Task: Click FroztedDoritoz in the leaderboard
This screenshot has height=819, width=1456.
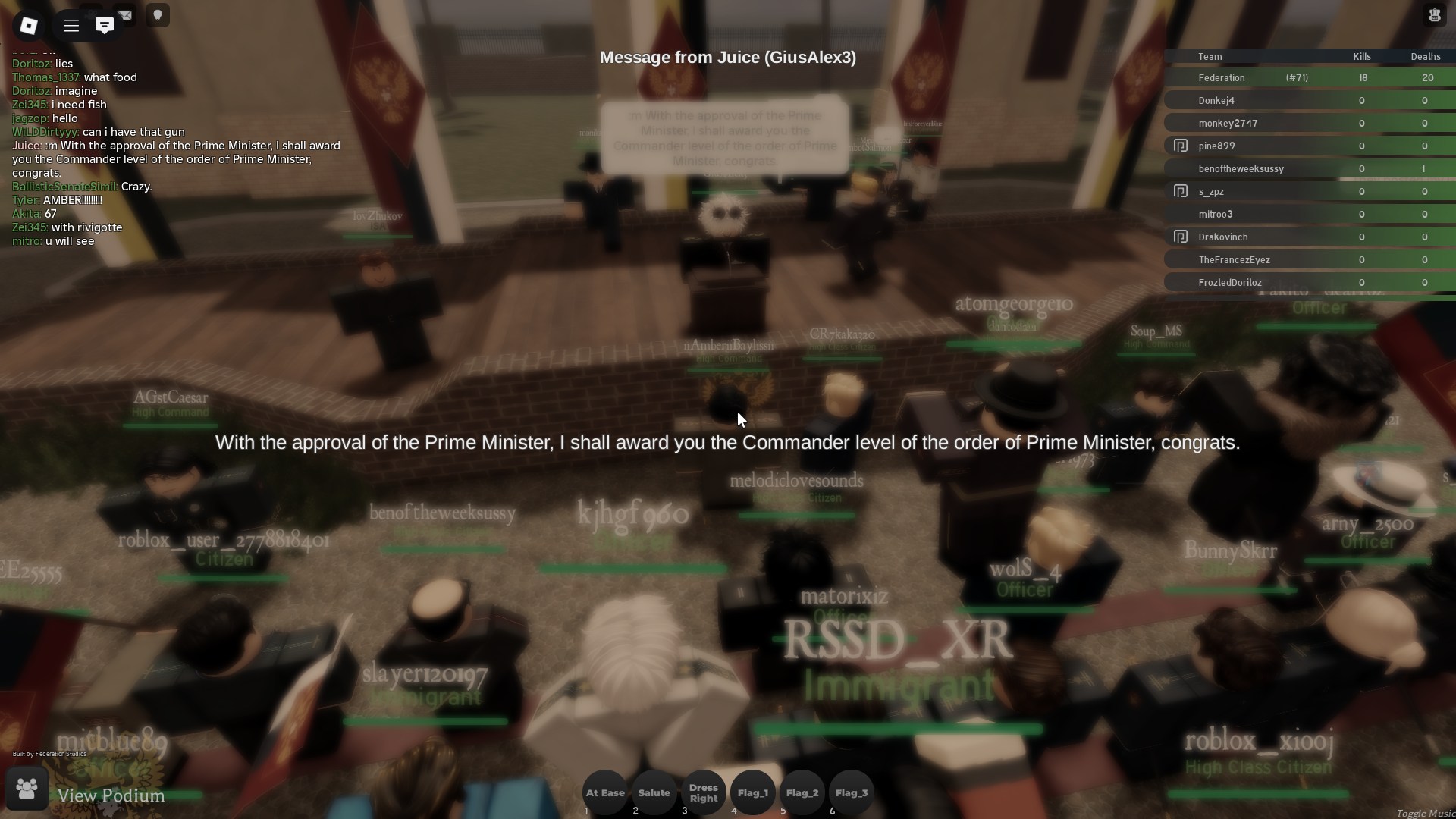Action: (1230, 283)
